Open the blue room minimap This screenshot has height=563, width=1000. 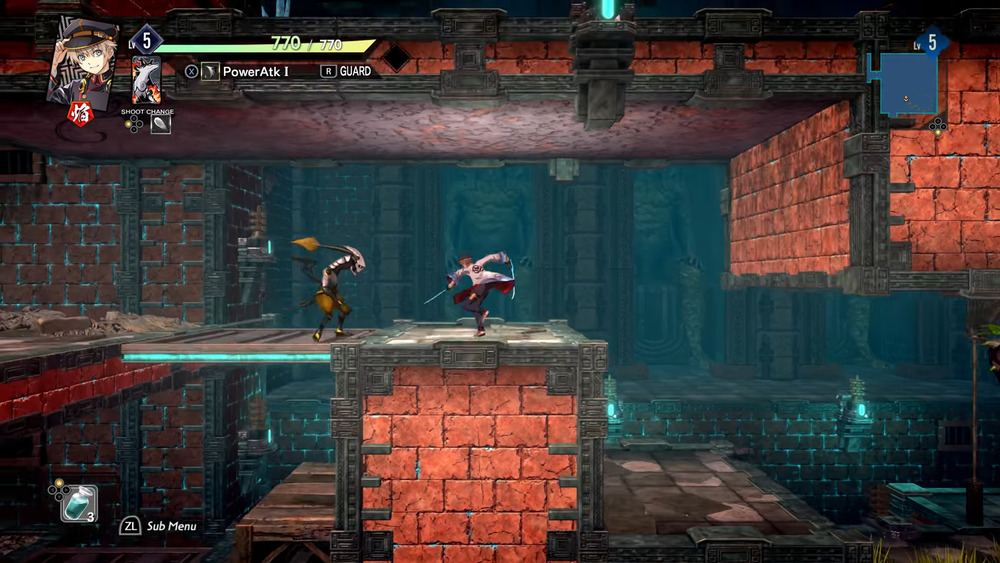click(x=908, y=83)
